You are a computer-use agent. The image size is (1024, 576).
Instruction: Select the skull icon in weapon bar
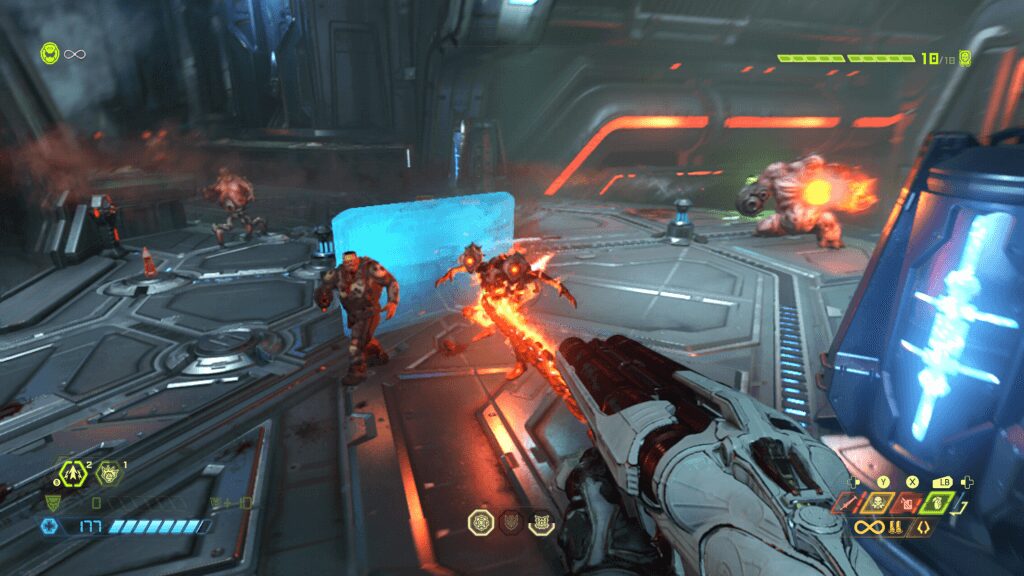click(877, 501)
